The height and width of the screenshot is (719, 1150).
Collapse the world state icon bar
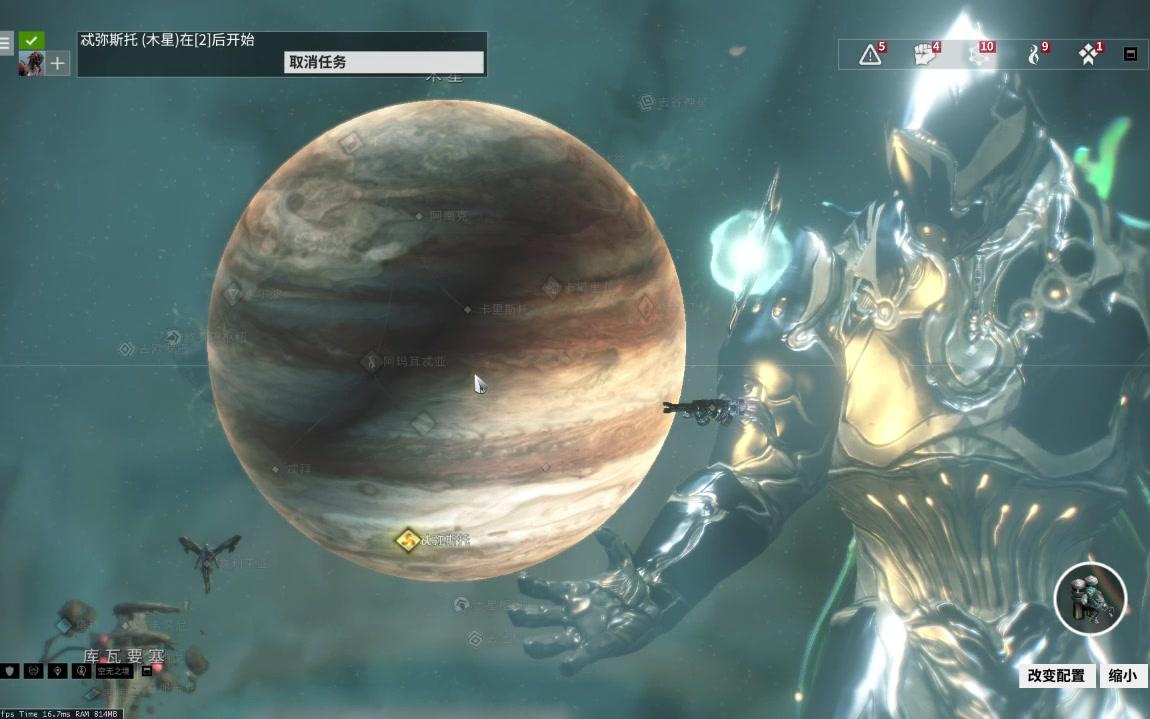click(x=1130, y=54)
